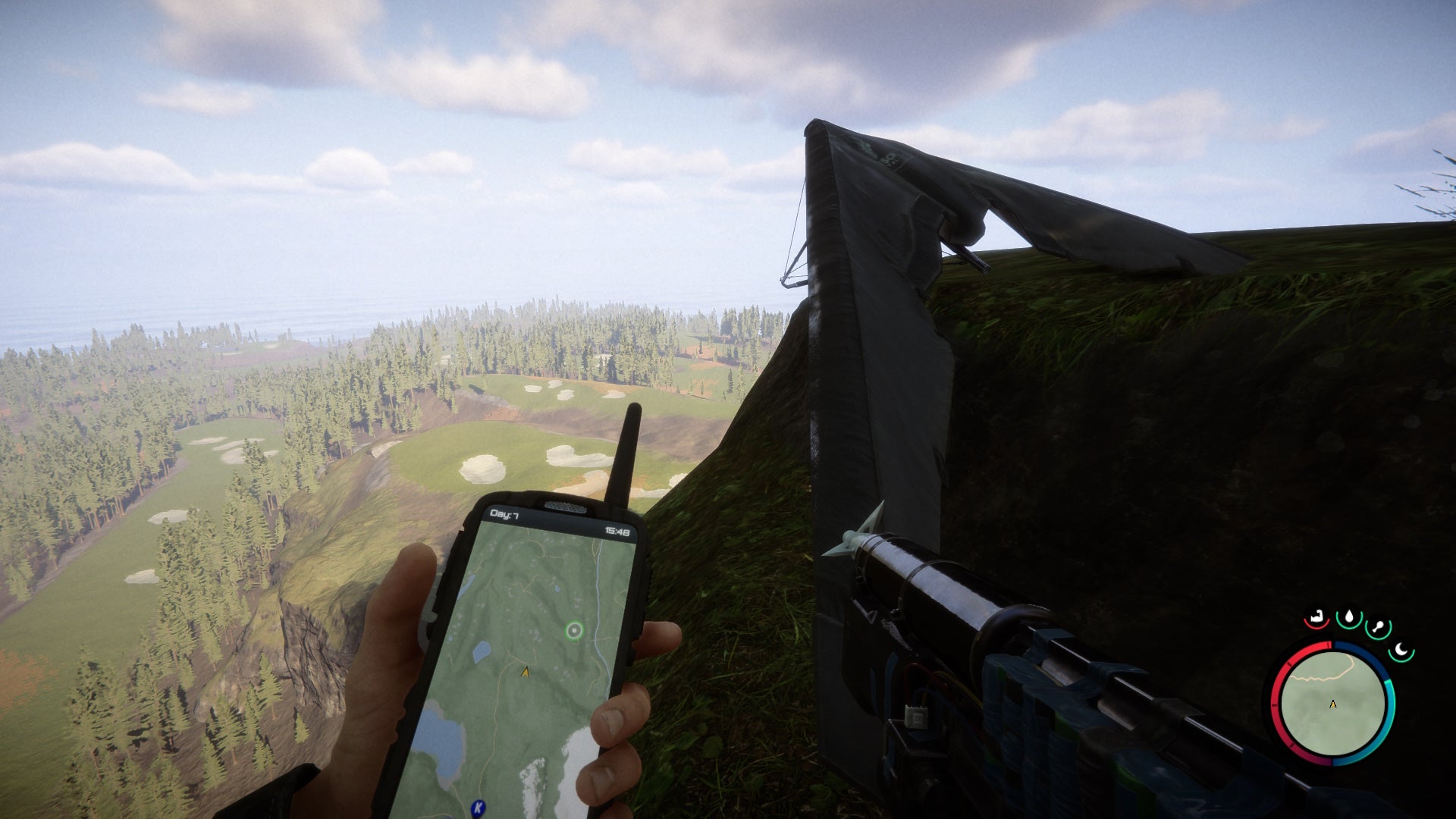This screenshot has height=819, width=1456.
Task: Click the crescent moon rest indicator
Action: click(x=1401, y=651)
